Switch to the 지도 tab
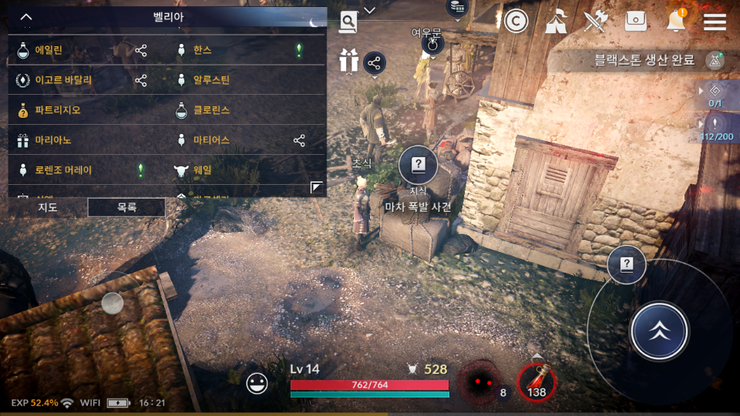The height and width of the screenshot is (416, 740). (47, 207)
